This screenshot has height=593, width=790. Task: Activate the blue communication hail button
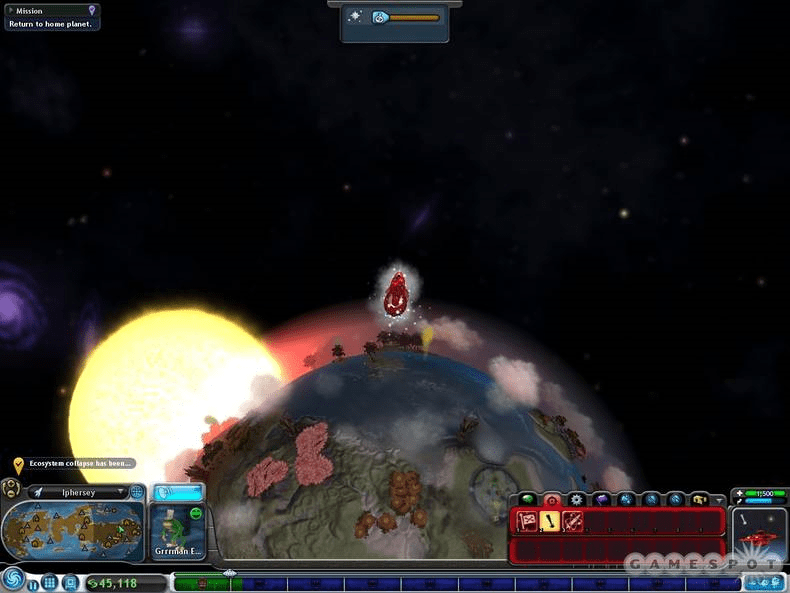(x=178, y=491)
